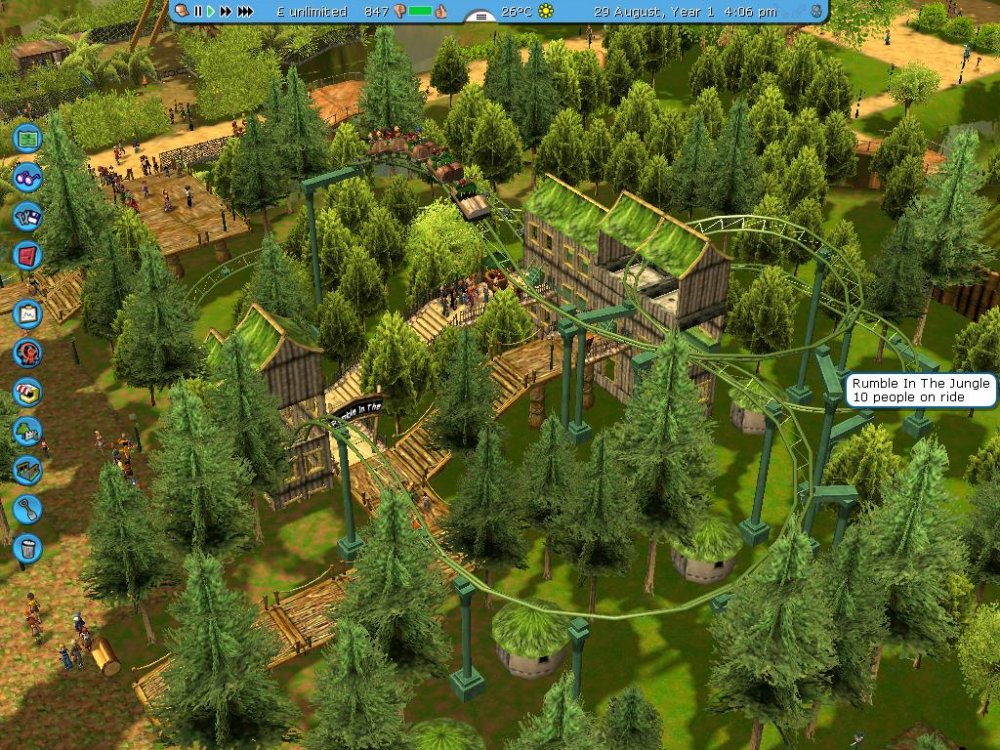
Task: Open the park map button
Action: [27, 137]
